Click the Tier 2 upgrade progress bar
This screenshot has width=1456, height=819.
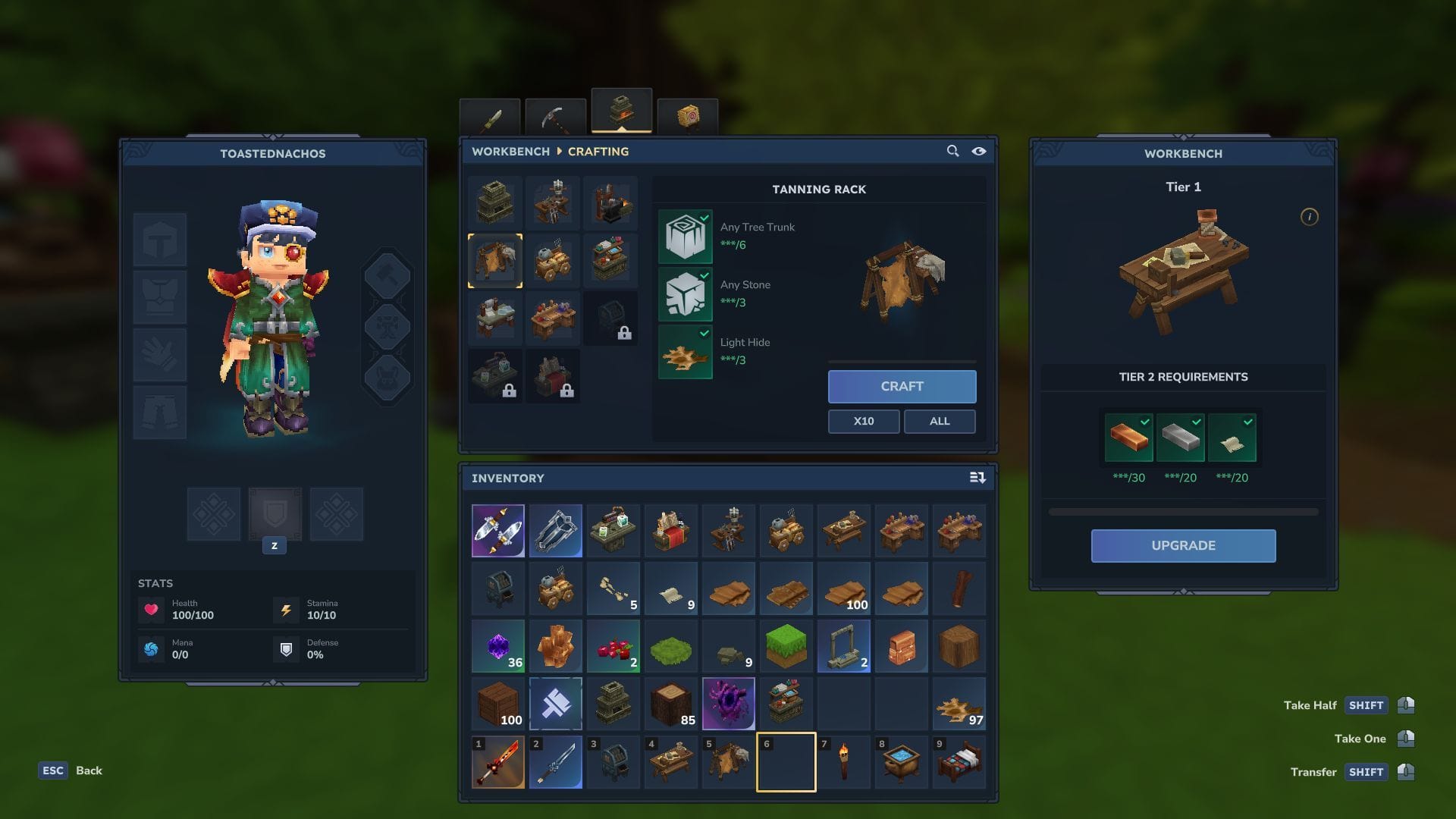click(x=1183, y=511)
